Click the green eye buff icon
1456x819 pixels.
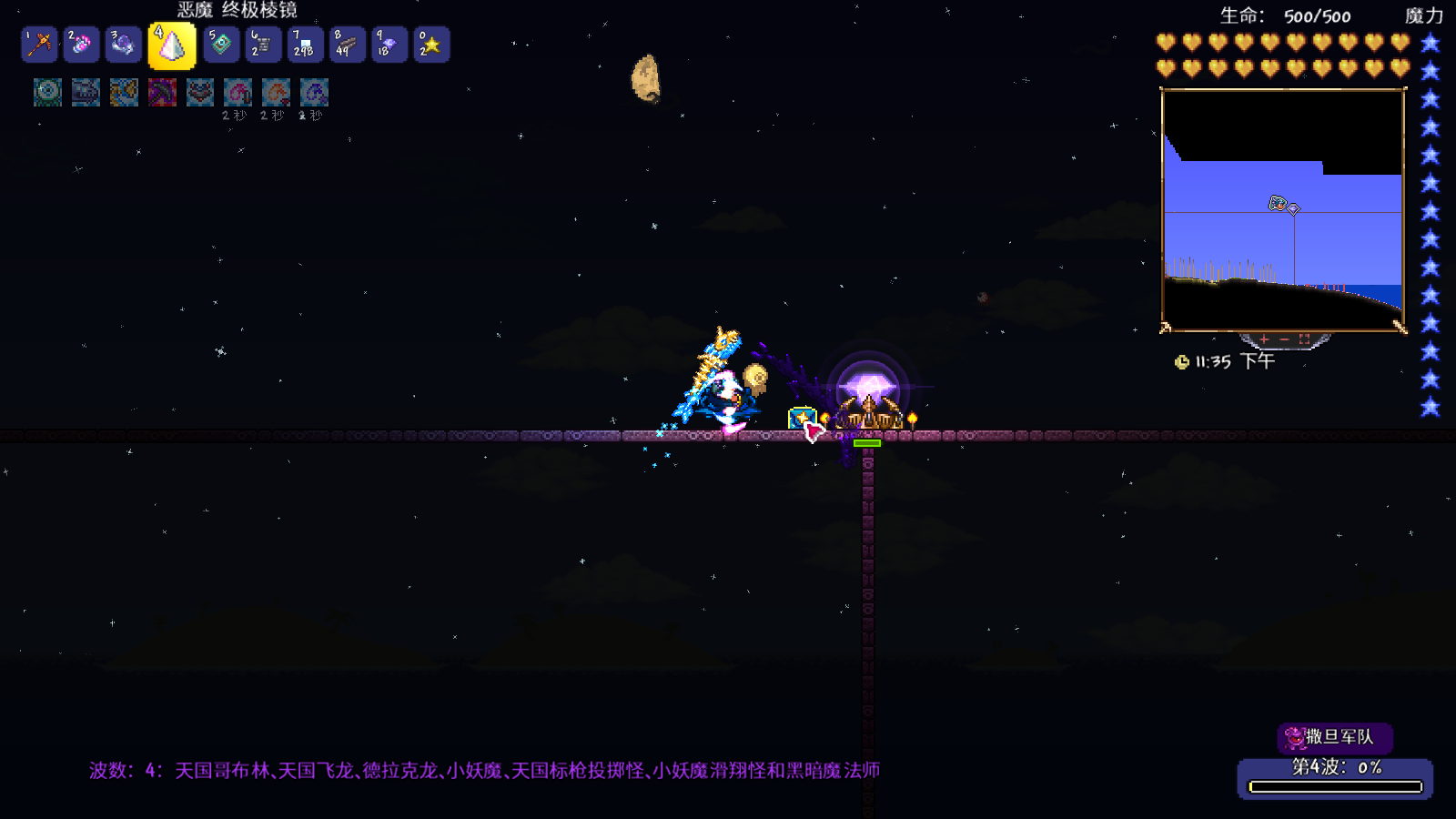coord(47,92)
